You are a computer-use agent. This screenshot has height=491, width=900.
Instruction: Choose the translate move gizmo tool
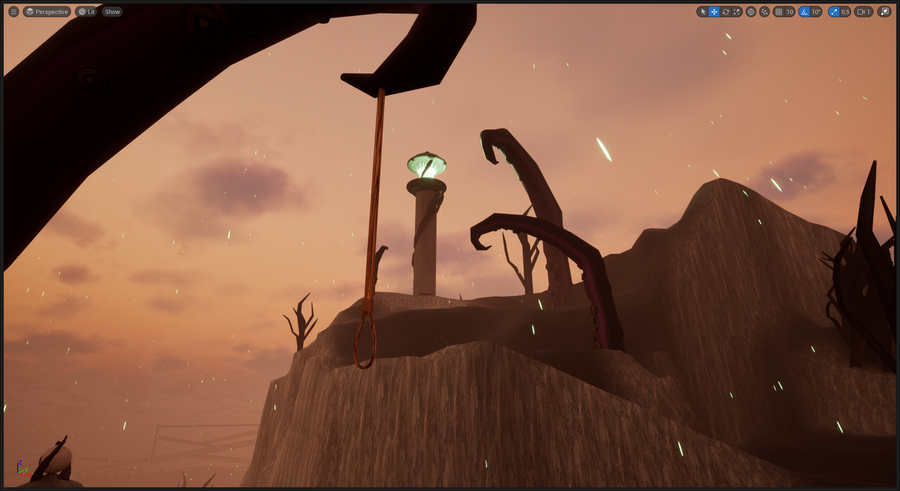[x=714, y=12]
